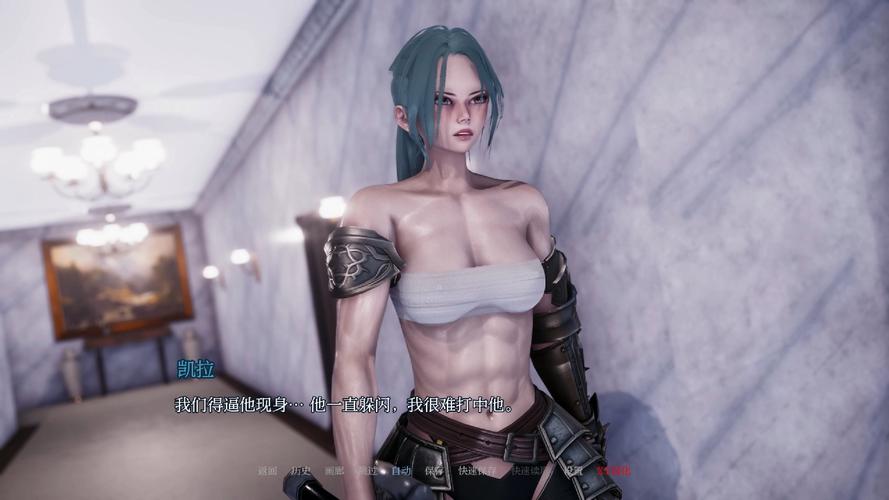Open the 设置 (Settings) menu
Screen dimensions: 889x500
(x=573, y=470)
